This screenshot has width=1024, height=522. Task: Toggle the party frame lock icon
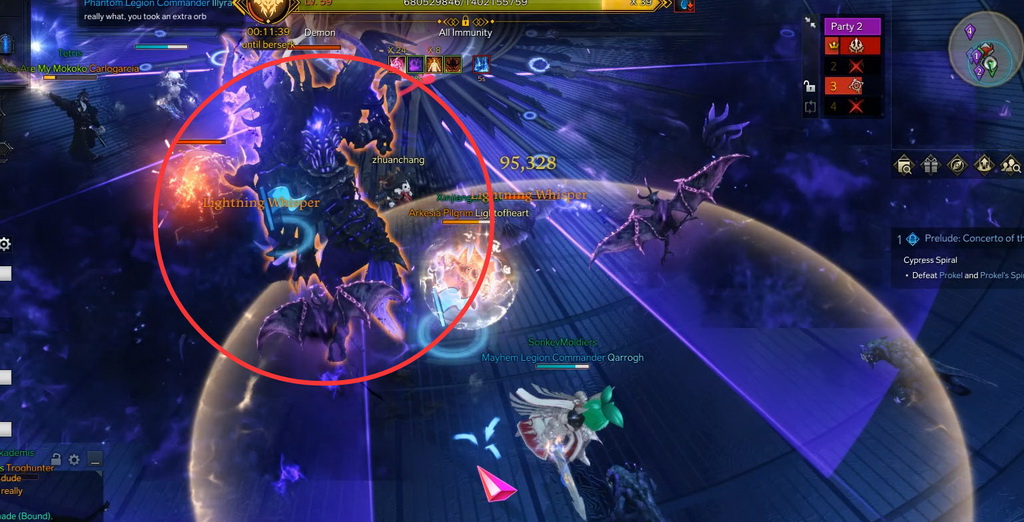(809, 86)
